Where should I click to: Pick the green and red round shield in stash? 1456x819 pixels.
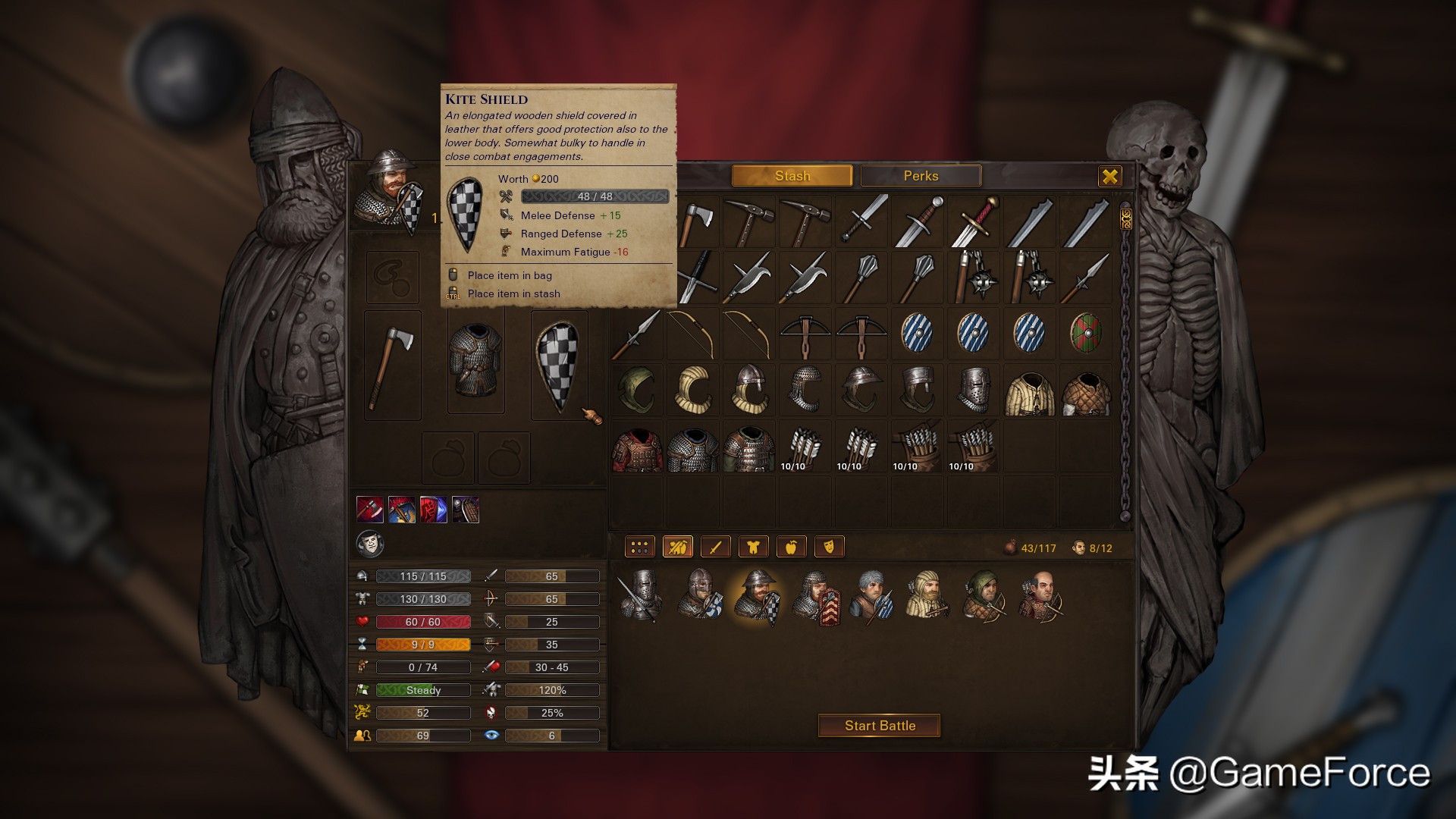(1086, 334)
